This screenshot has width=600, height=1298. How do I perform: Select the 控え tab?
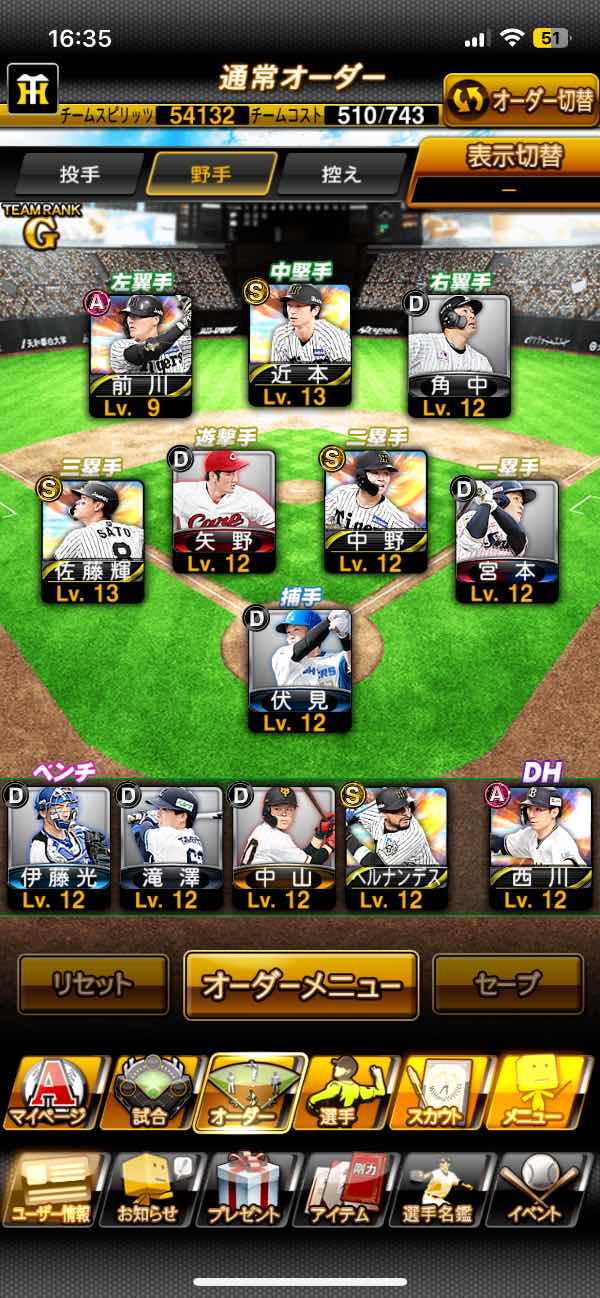coord(341,174)
